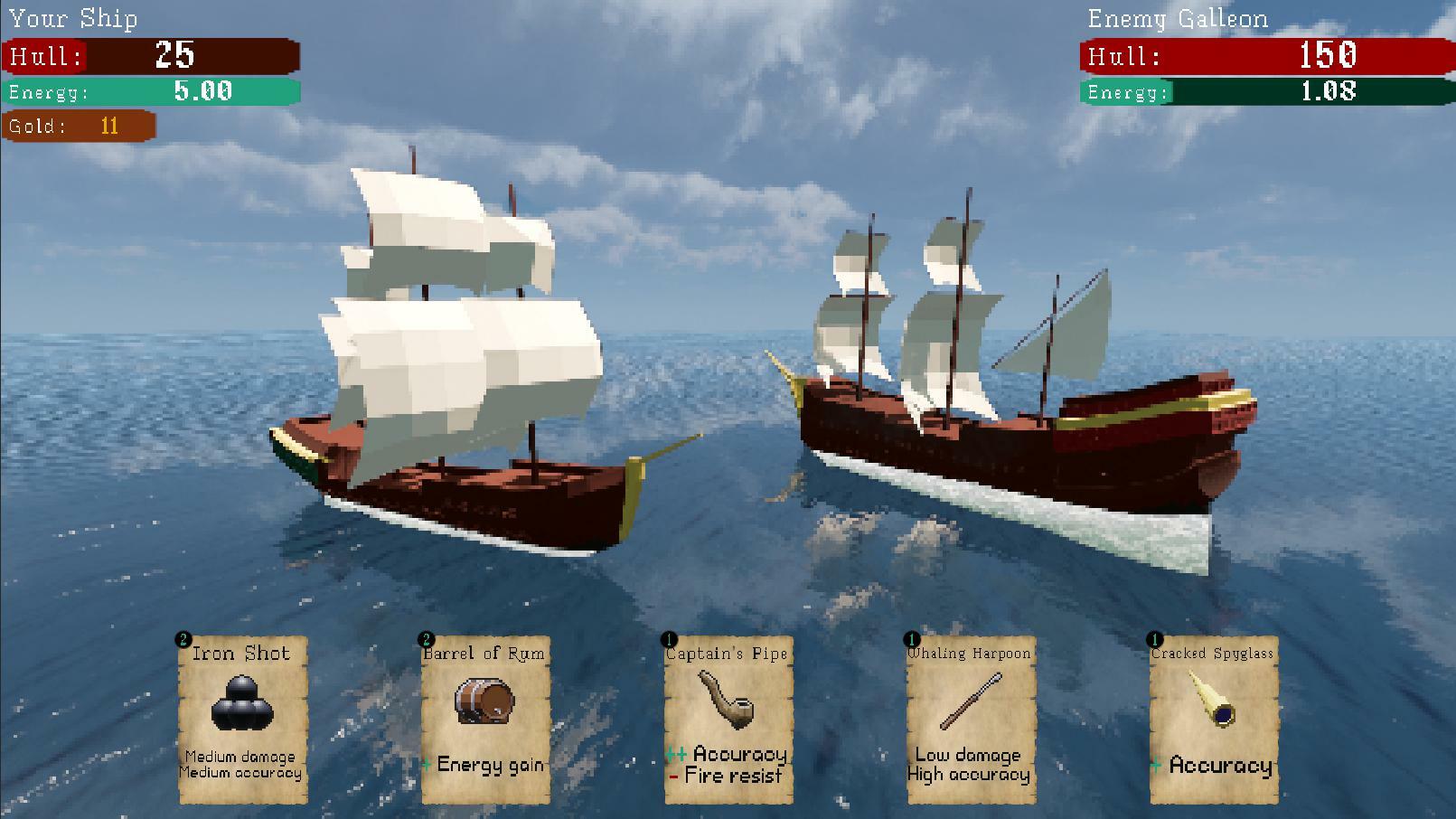Click the Enemy Galleon title text

coord(1179,18)
